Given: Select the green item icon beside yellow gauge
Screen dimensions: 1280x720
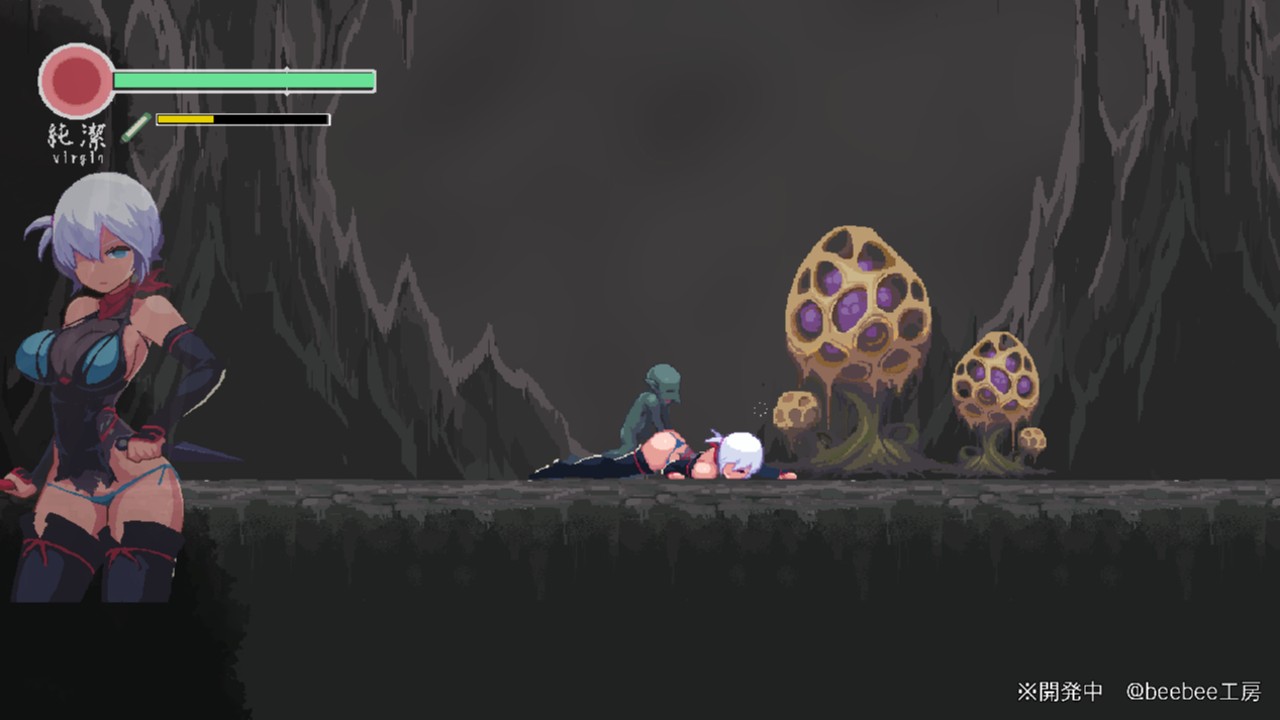Looking at the screenshot, I should point(136,127).
